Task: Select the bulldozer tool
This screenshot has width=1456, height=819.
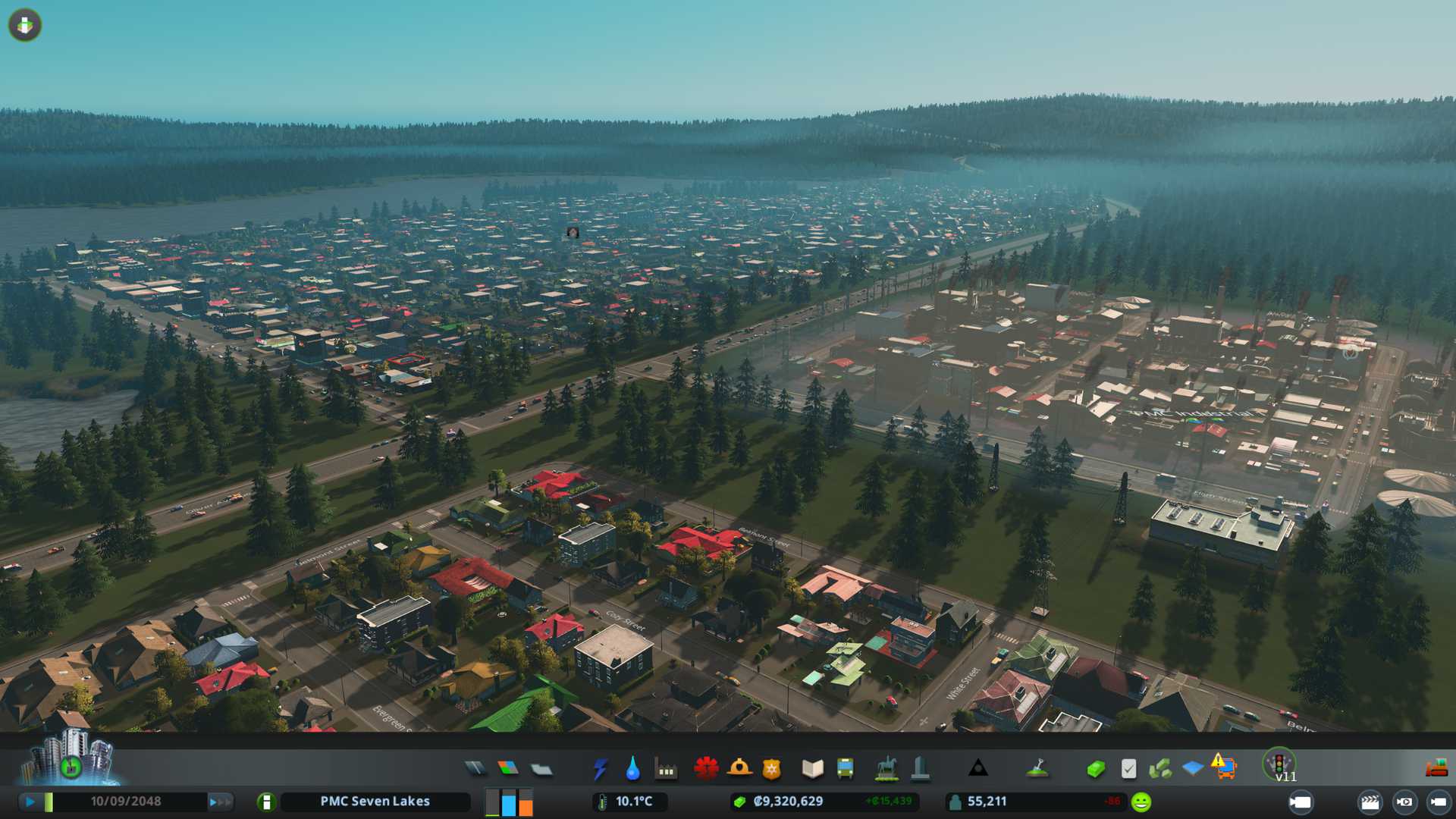Action: 1436,769
